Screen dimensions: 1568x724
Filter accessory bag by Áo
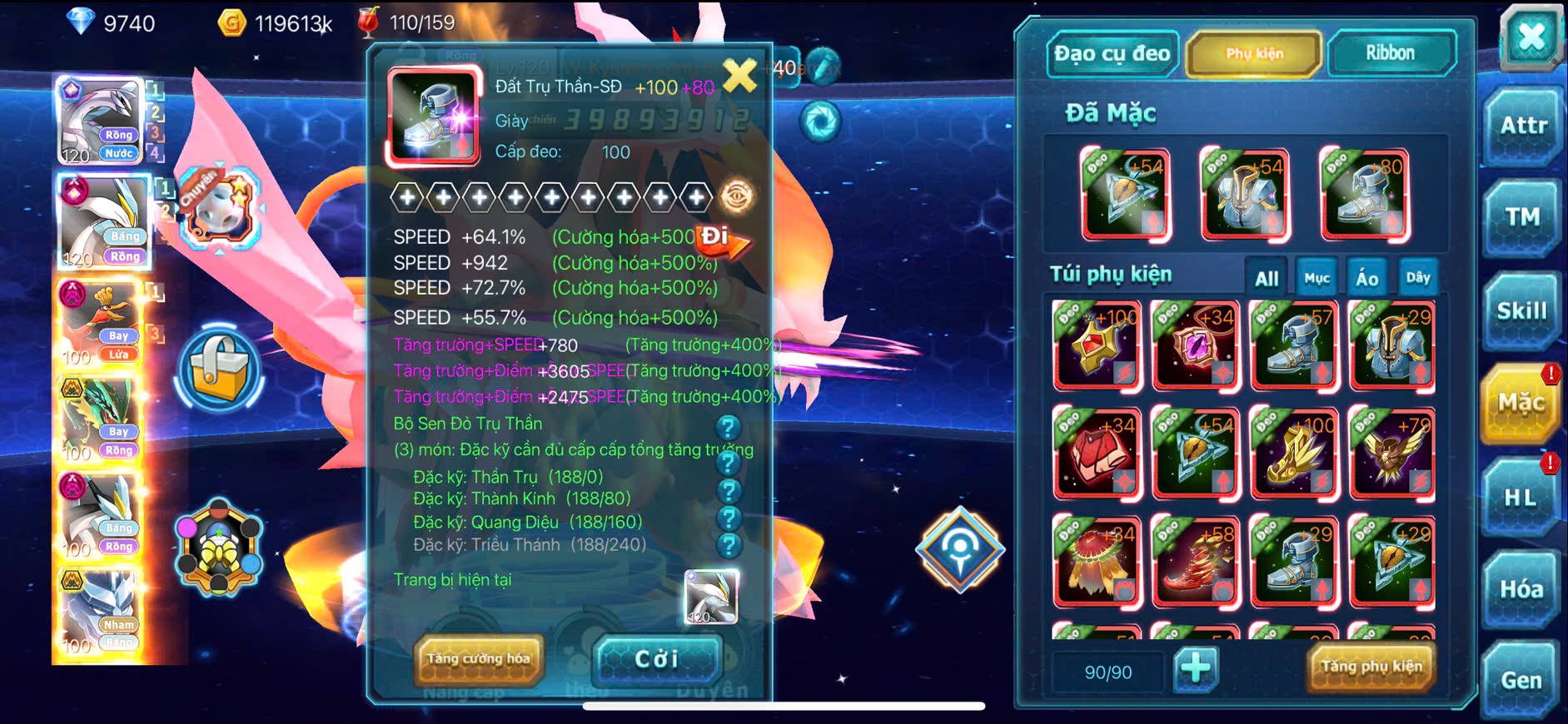(x=1366, y=279)
